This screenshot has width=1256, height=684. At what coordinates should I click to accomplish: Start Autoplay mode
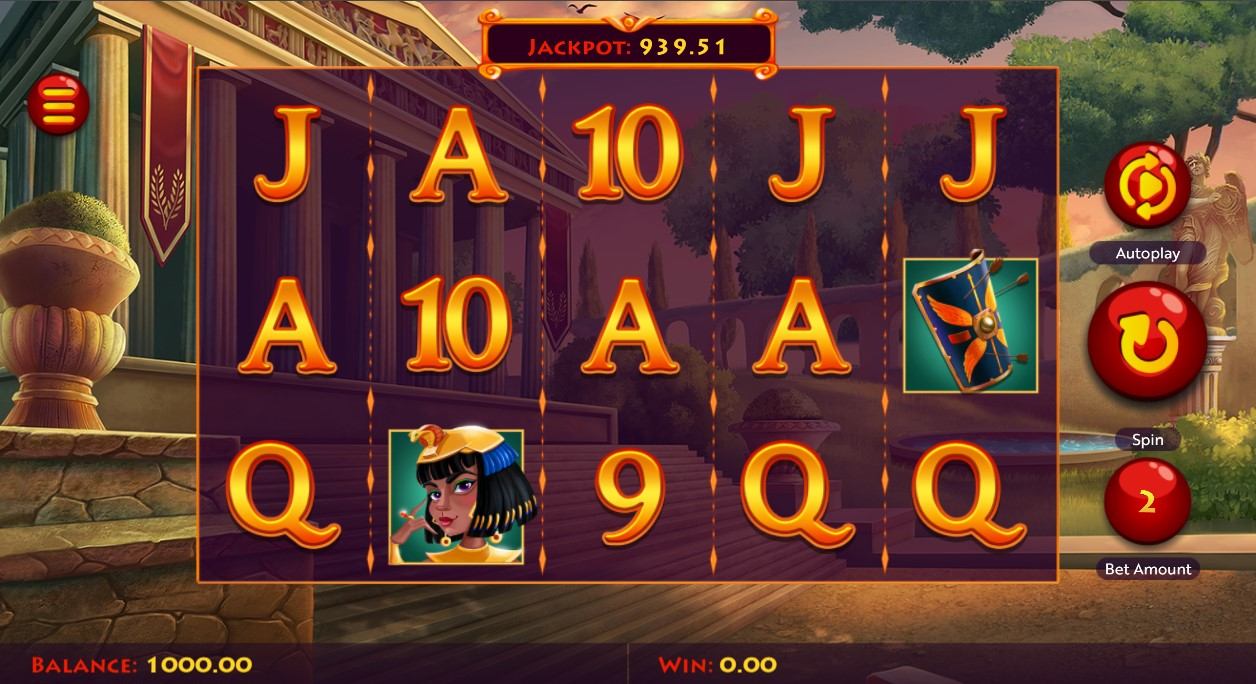pyautogui.click(x=1147, y=186)
